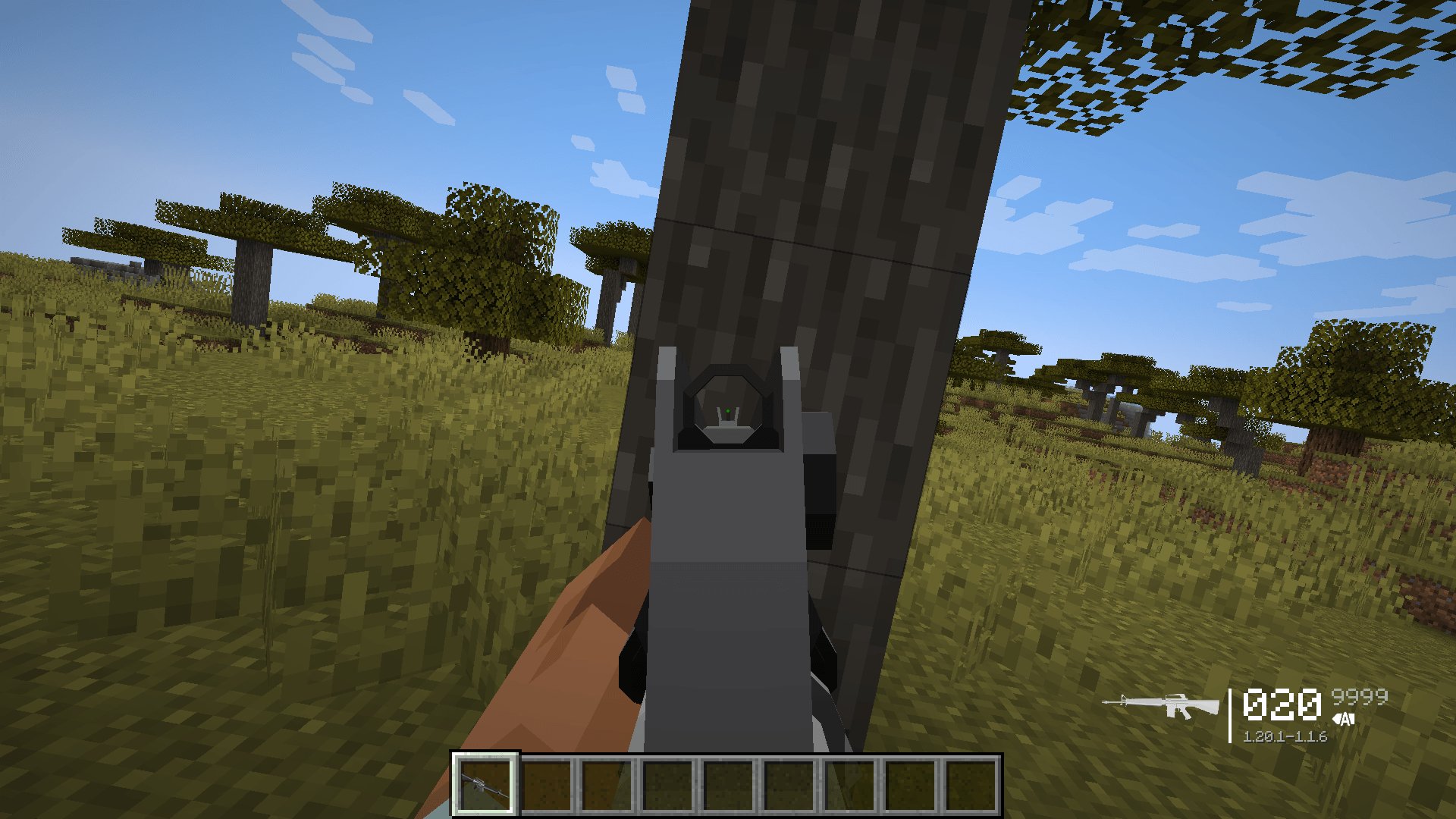Viewport: 1456px width, 819px height.
Task: Click the dark log block directly ahead
Action: tap(834, 190)
